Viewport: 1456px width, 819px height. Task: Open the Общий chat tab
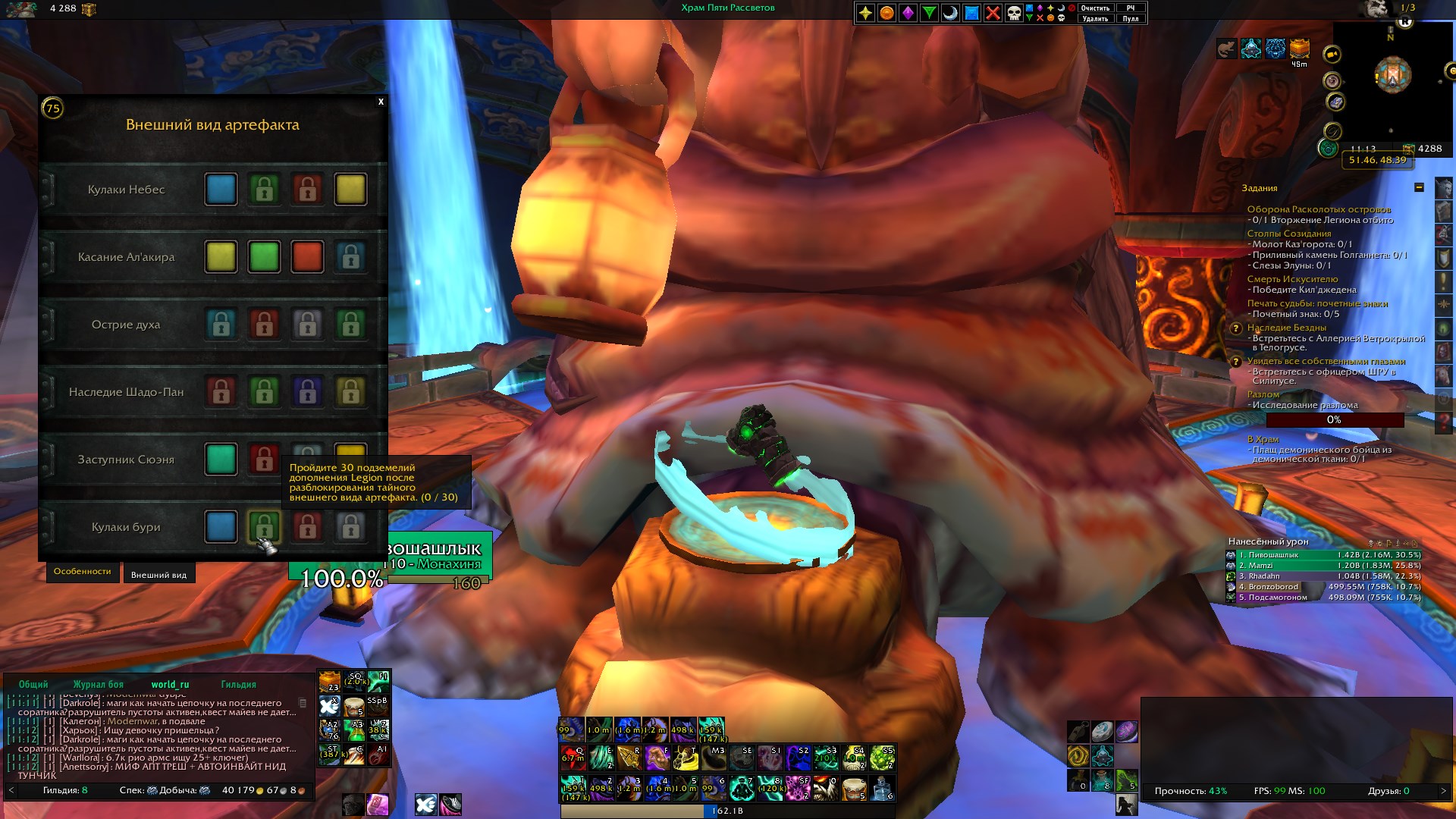coord(33,684)
